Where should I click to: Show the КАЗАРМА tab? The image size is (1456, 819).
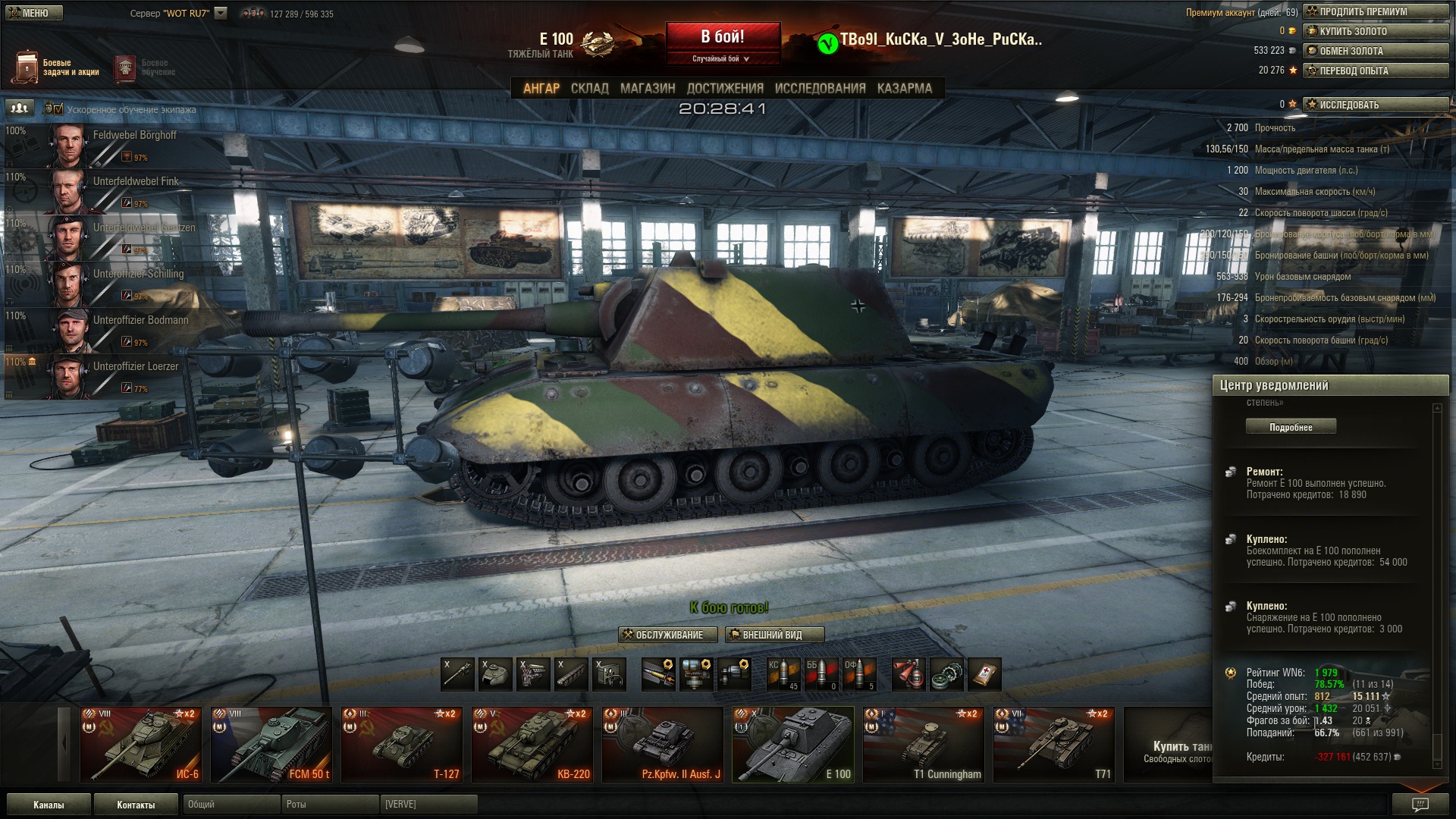(904, 89)
